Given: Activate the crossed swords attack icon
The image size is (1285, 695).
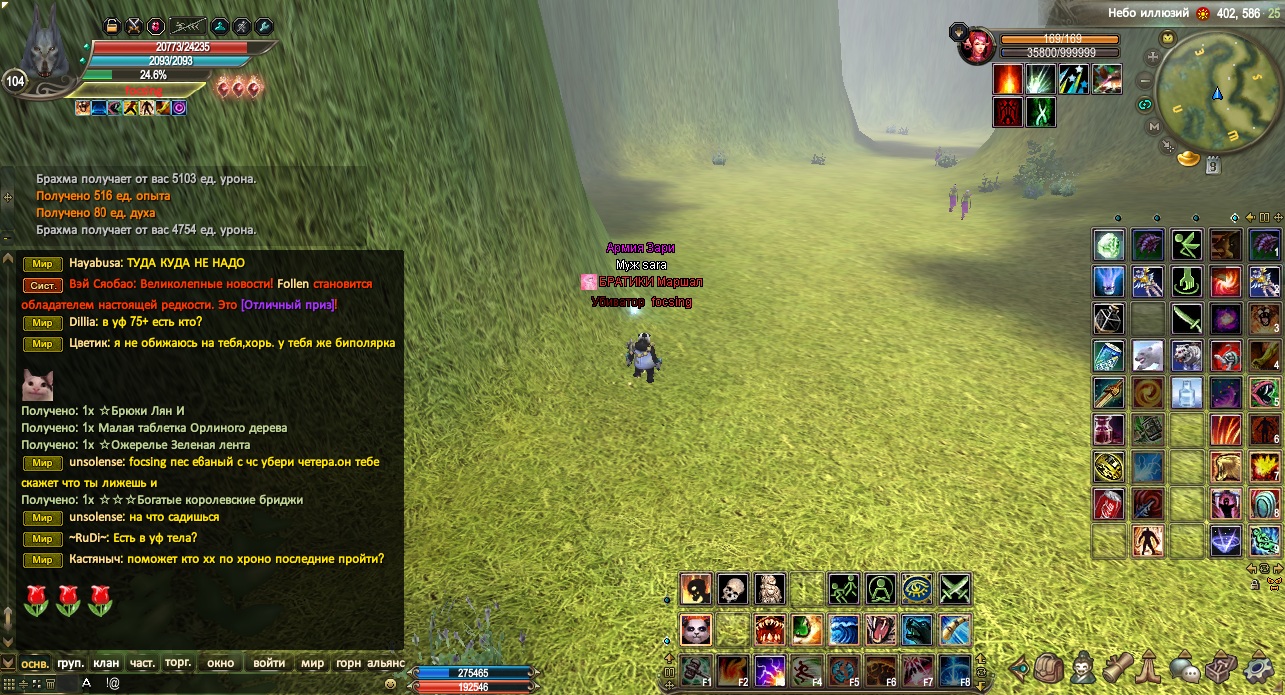Looking at the screenshot, I should point(955,589).
